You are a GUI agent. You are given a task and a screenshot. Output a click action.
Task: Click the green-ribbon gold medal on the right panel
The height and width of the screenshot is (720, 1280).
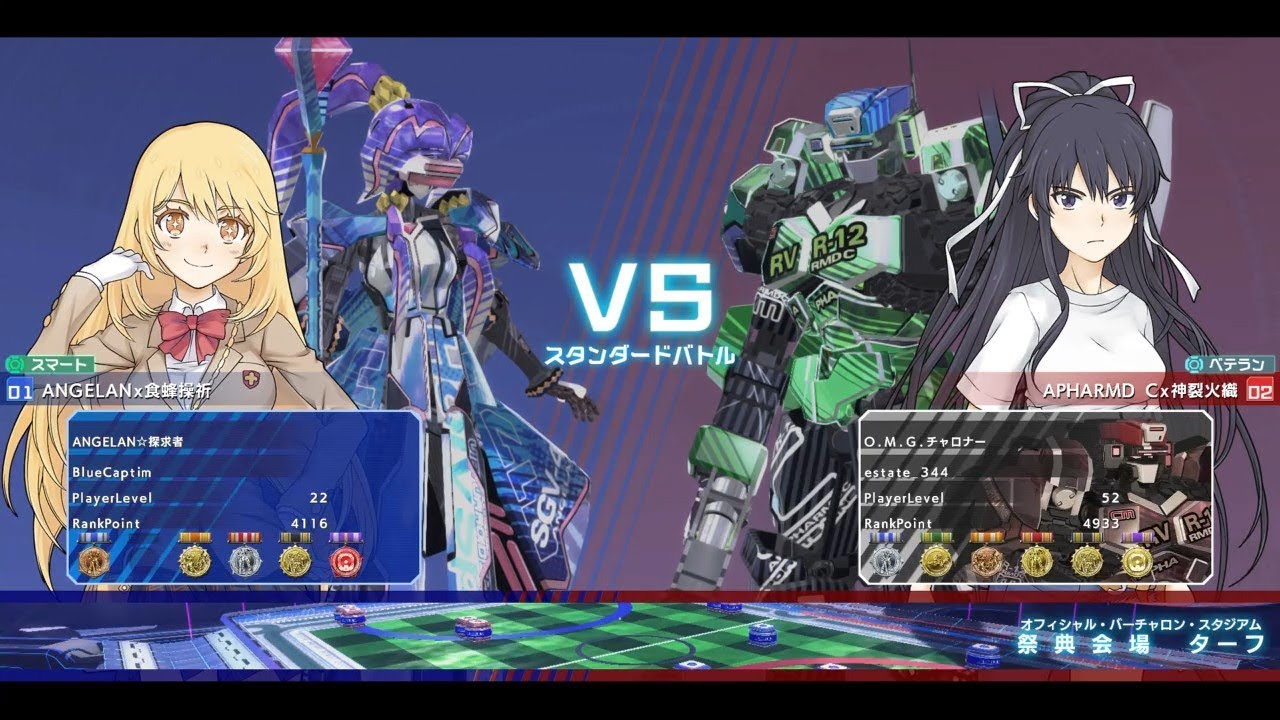pos(936,560)
